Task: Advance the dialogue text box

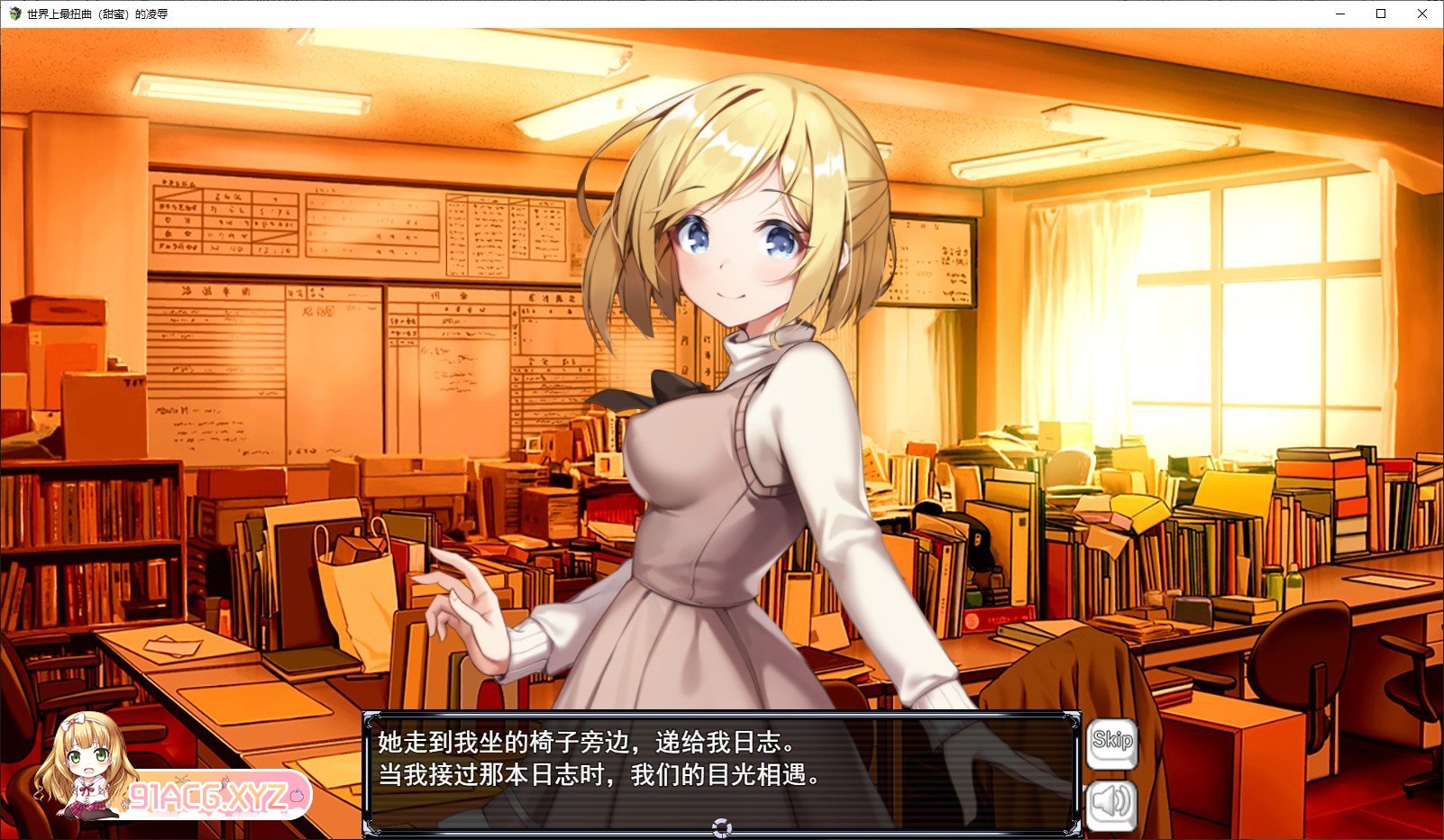Action: [x=721, y=771]
